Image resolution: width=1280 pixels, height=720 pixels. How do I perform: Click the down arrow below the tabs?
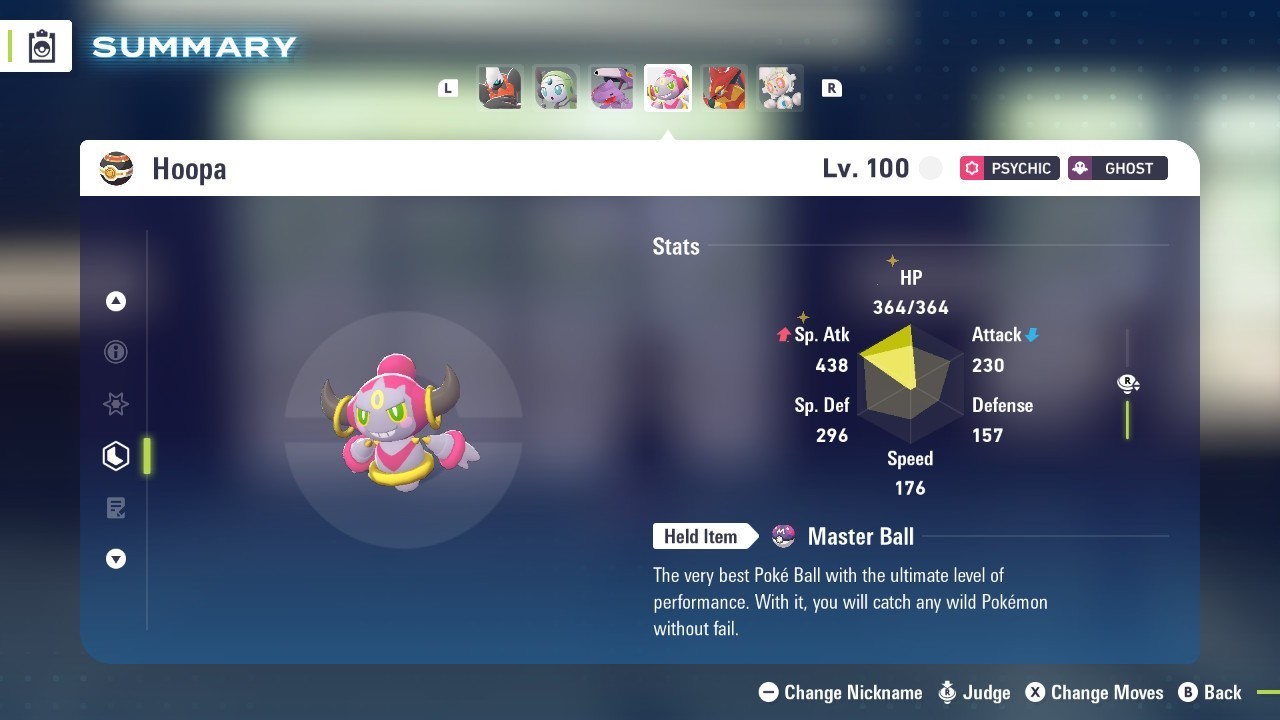tap(116, 559)
